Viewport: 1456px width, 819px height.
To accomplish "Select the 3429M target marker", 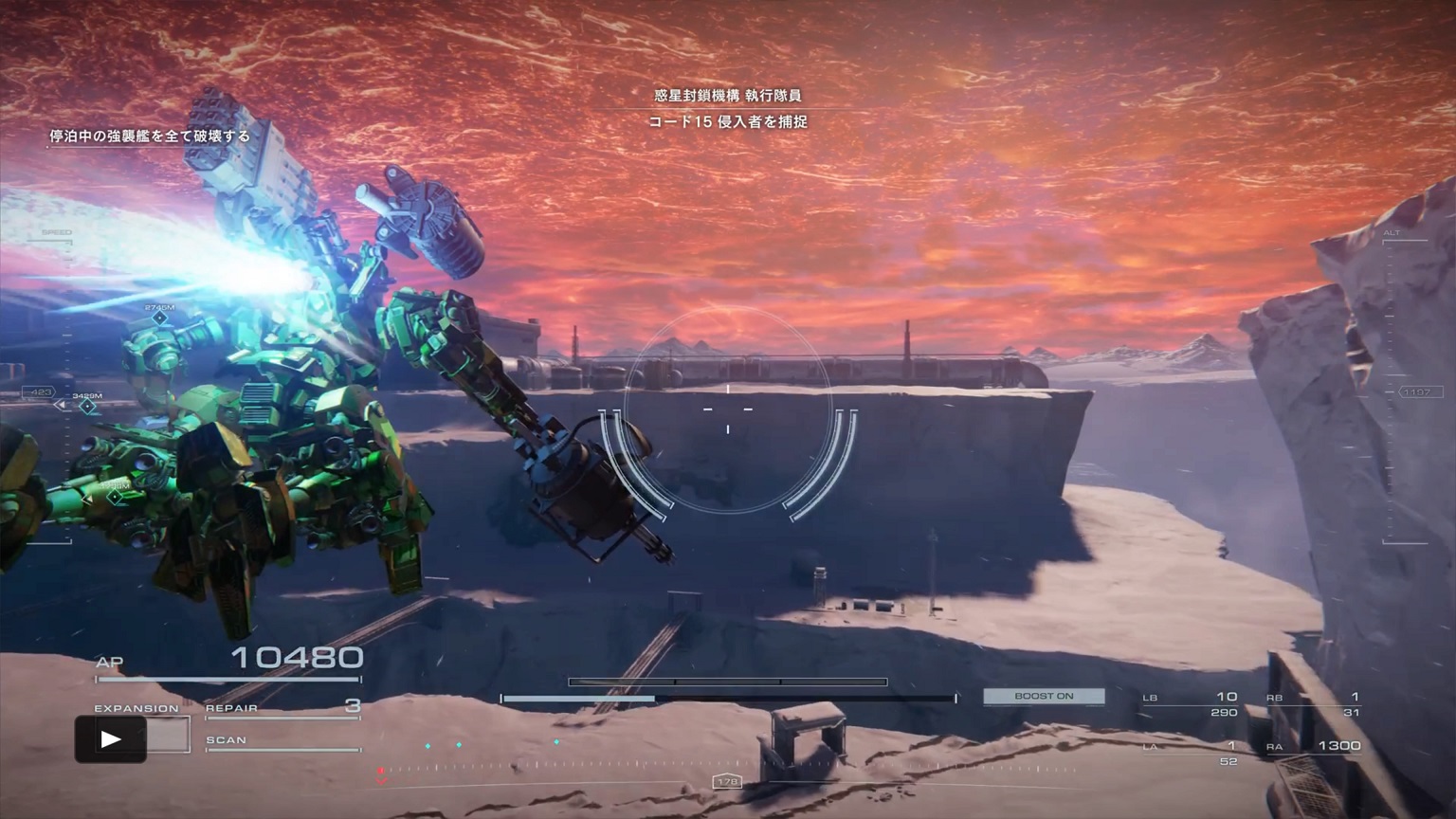I will click(x=87, y=407).
